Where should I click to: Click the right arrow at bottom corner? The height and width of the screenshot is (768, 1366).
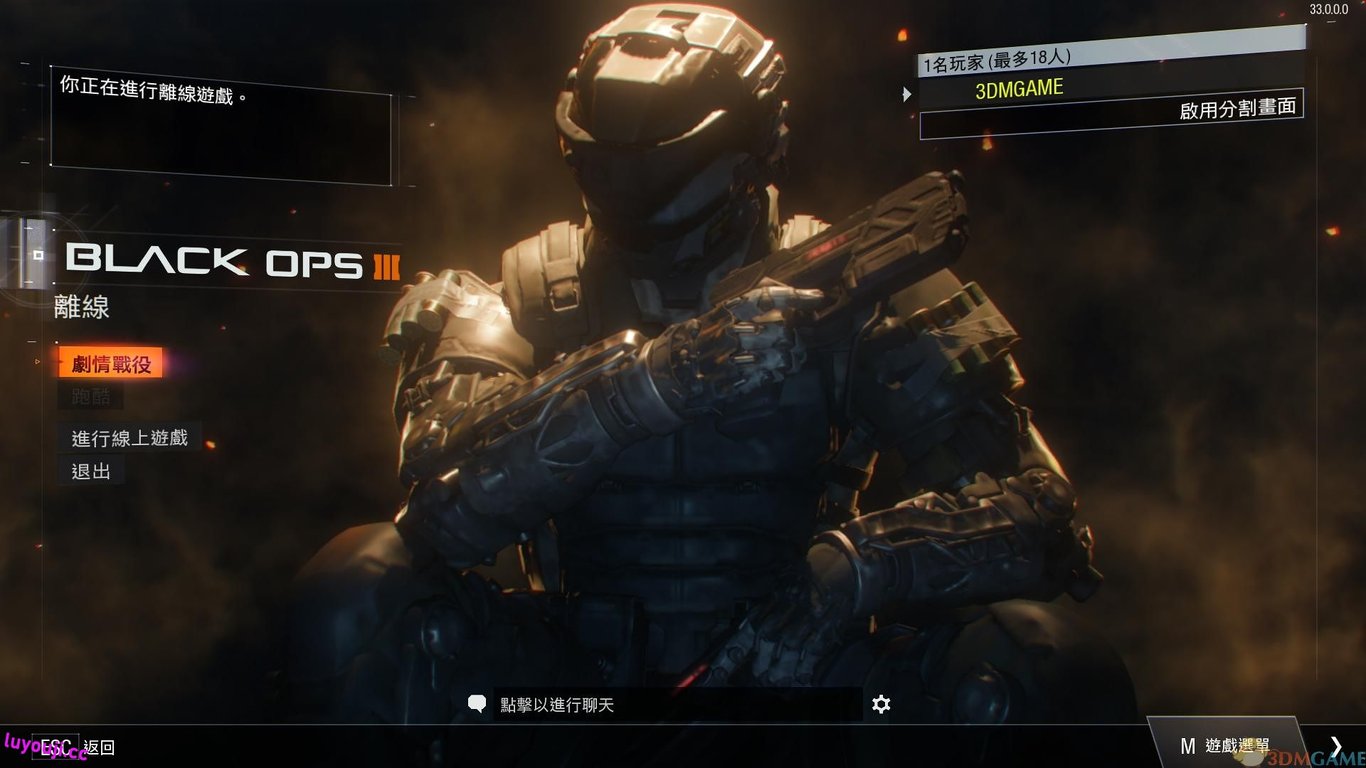1336,745
